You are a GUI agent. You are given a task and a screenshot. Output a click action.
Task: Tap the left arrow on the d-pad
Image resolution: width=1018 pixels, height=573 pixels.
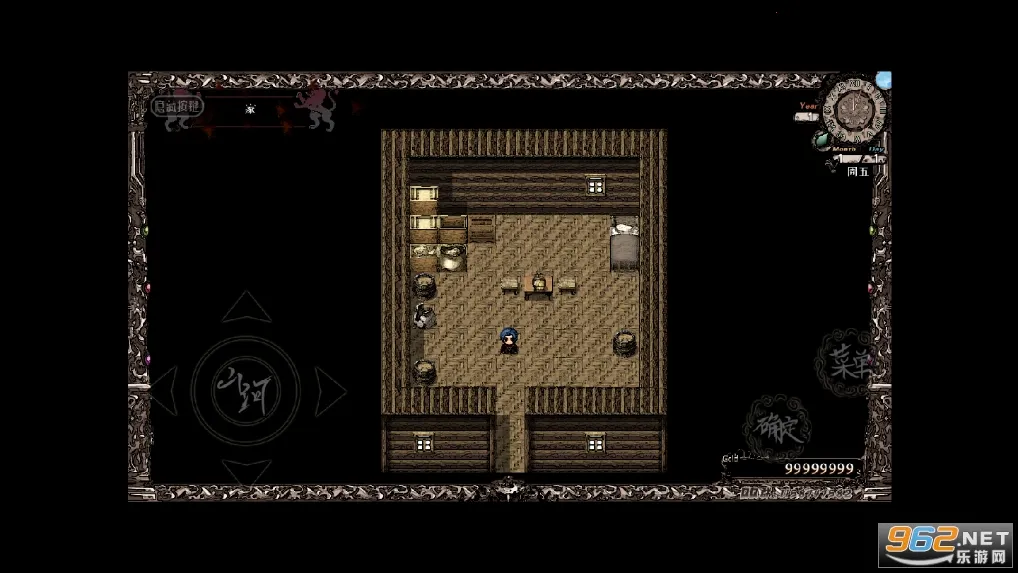click(x=164, y=388)
